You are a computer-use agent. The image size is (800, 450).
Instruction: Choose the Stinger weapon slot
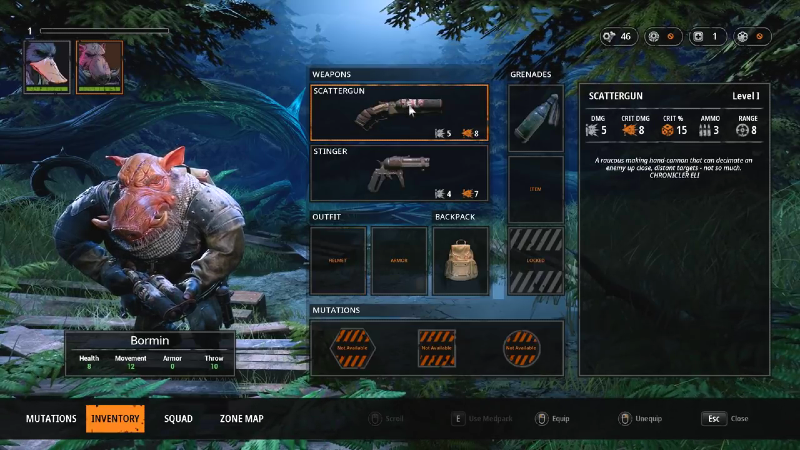click(x=399, y=173)
